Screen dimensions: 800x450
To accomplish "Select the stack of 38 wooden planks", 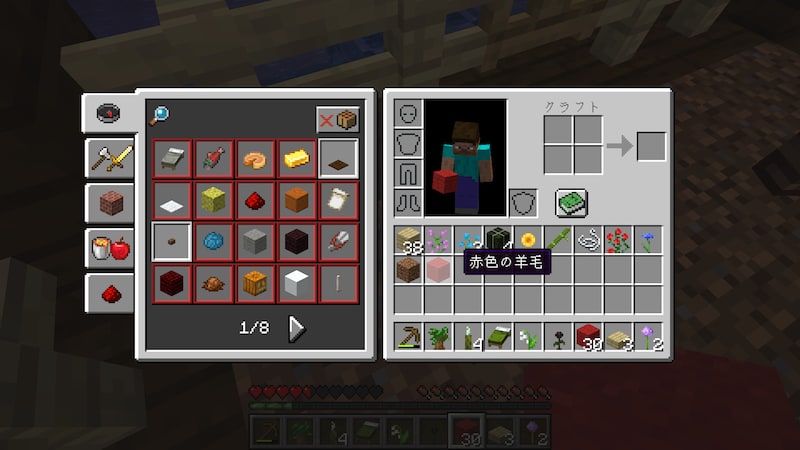I will (x=408, y=240).
